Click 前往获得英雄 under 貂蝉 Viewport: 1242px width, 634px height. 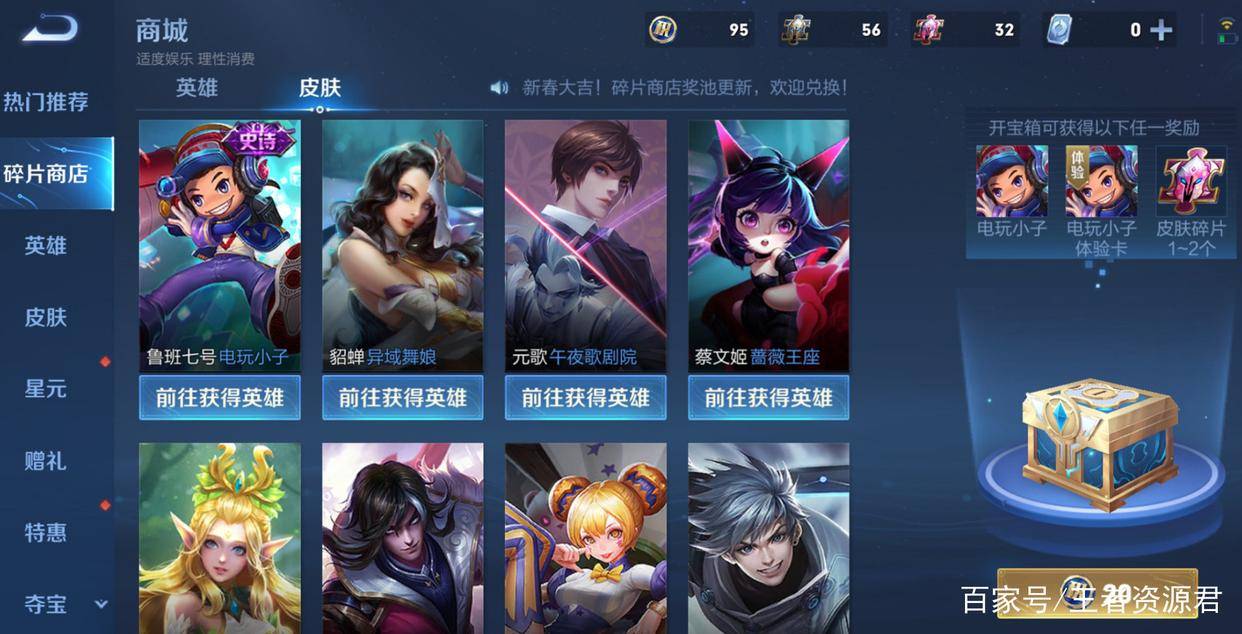402,398
